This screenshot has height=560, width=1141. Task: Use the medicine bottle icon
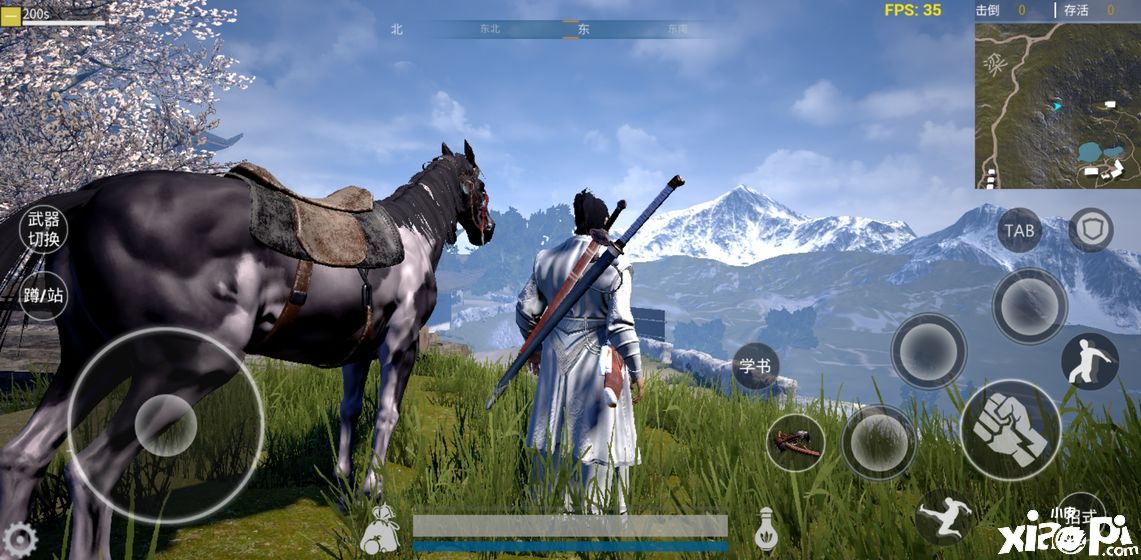767,527
